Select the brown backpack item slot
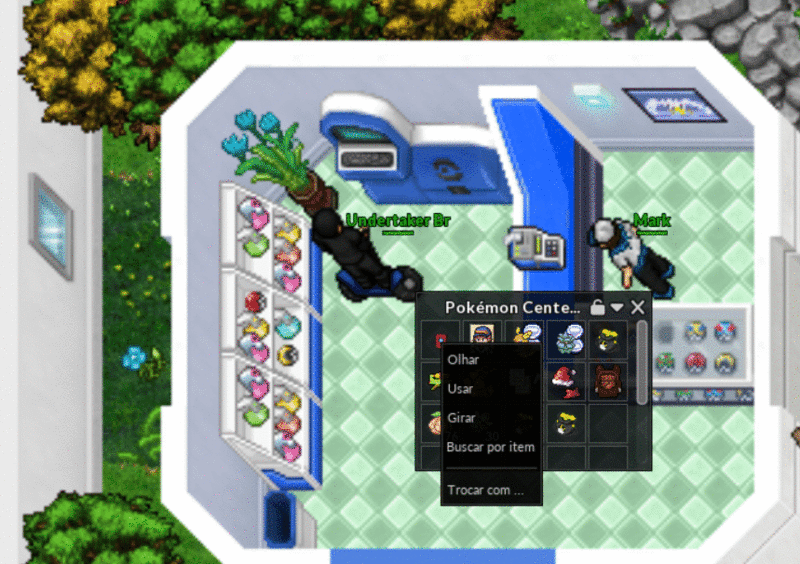 pos(606,381)
